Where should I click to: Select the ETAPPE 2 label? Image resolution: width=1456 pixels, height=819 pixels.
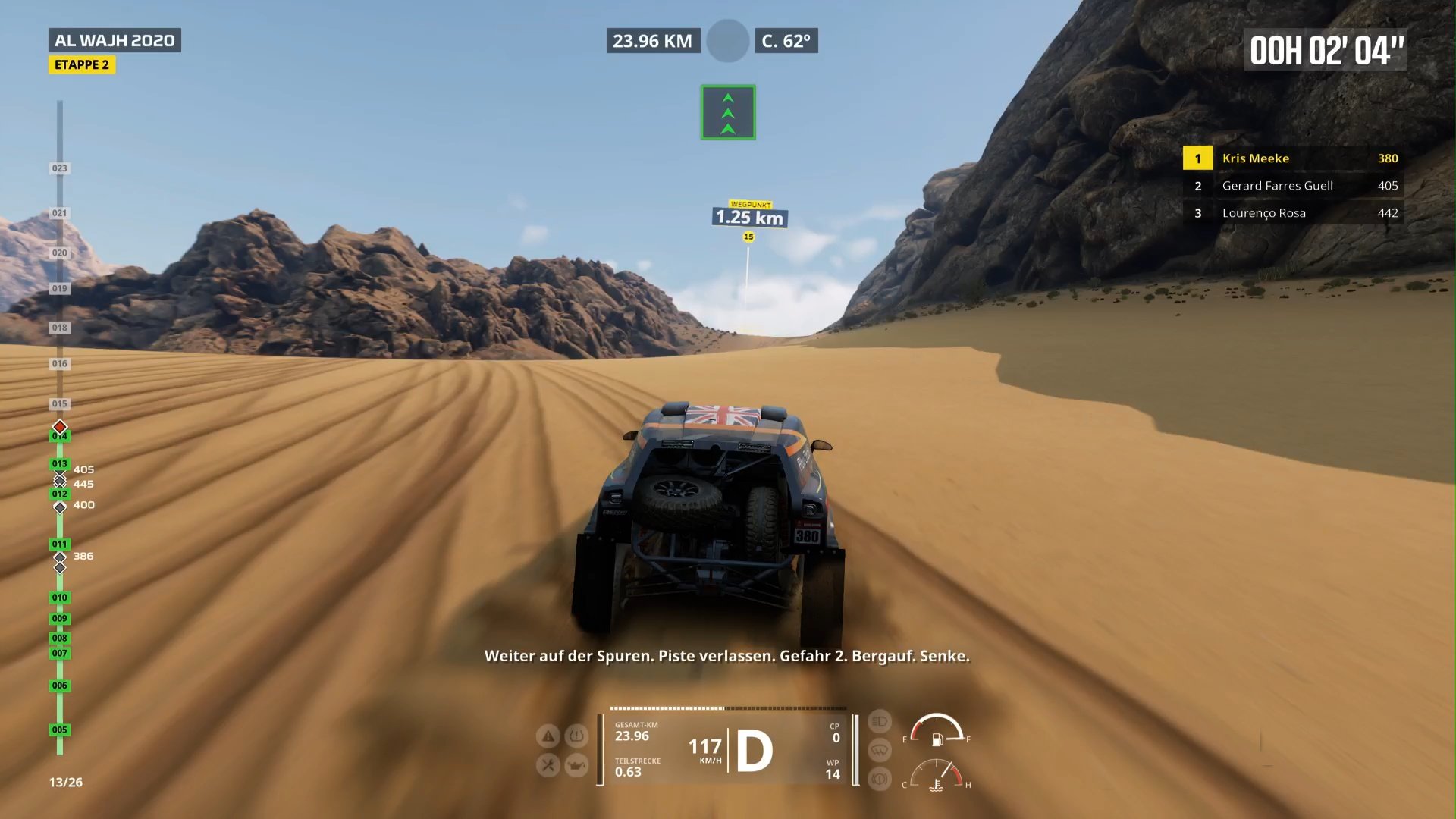point(82,65)
